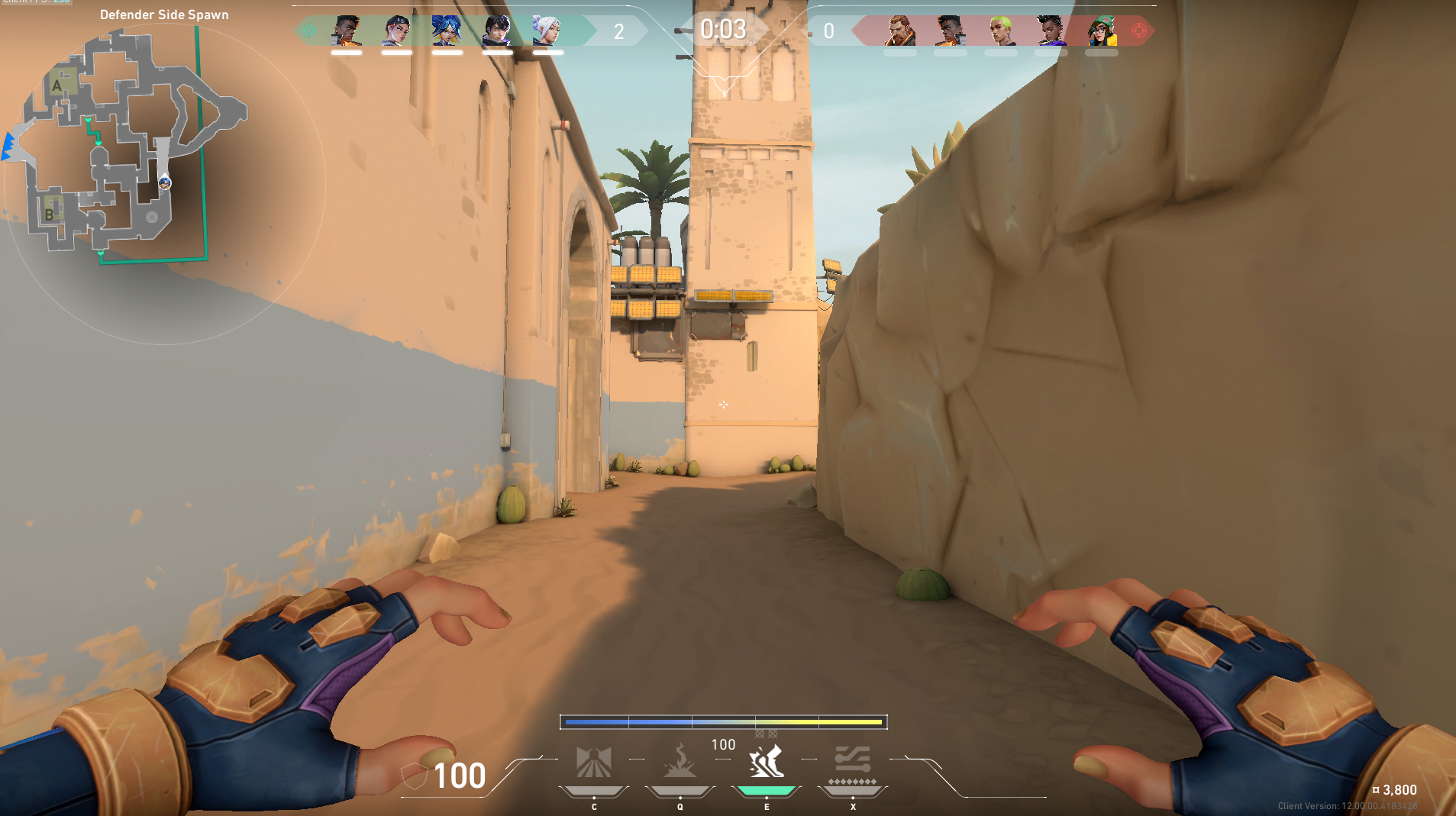
Task: Click the green team emblem on scoreboard
Action: coord(308,31)
